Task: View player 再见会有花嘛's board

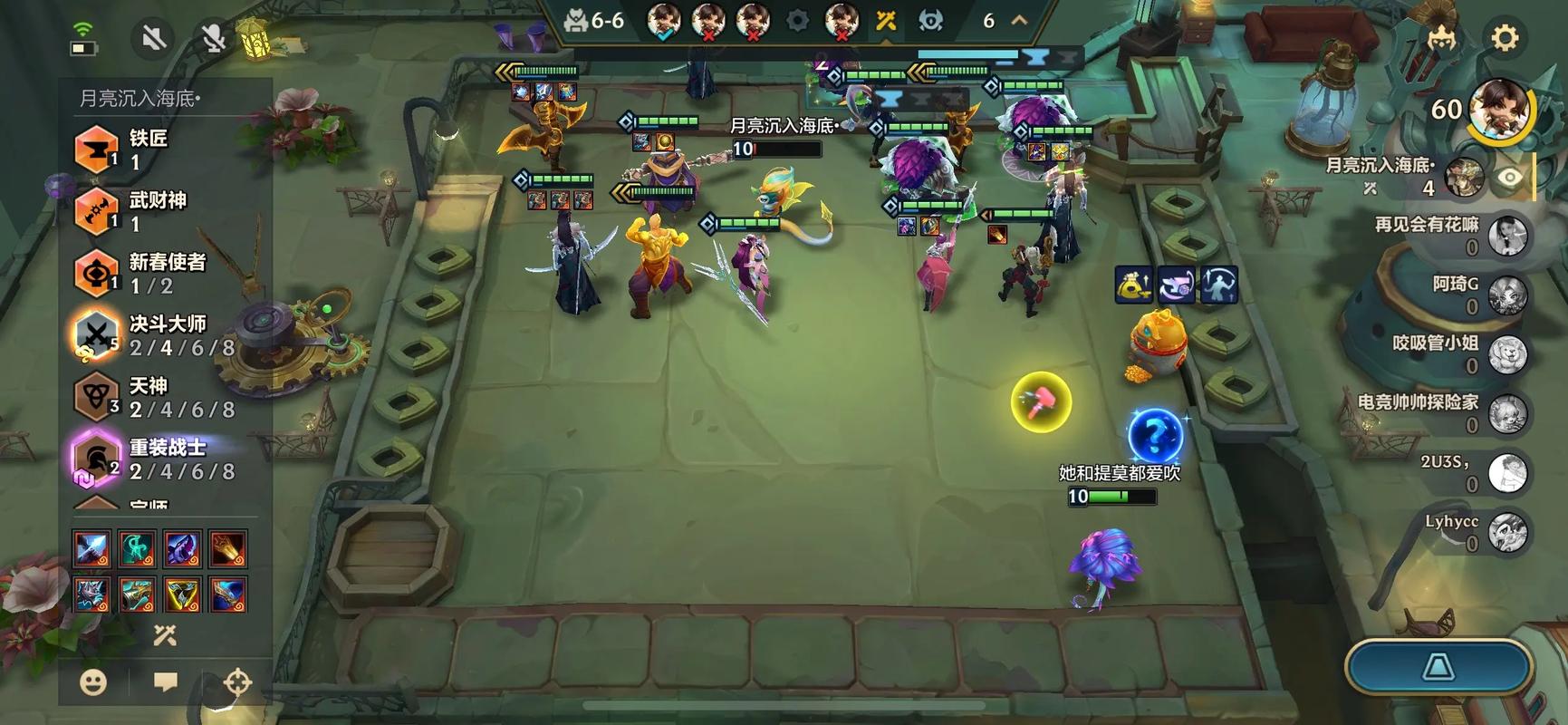Action: (1507, 236)
